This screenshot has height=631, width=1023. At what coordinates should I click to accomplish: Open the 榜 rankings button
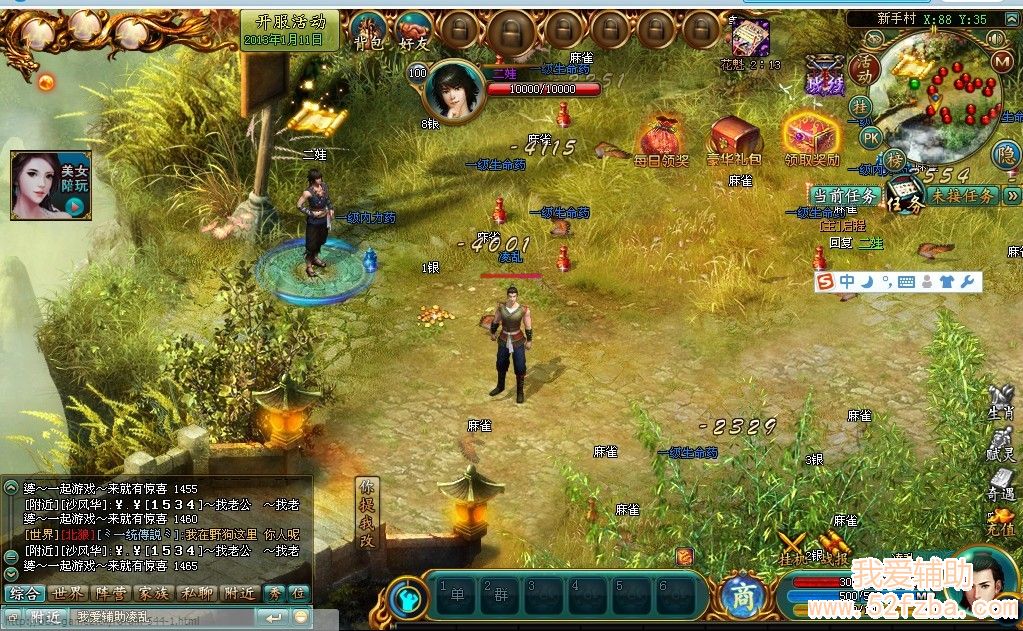(x=893, y=160)
